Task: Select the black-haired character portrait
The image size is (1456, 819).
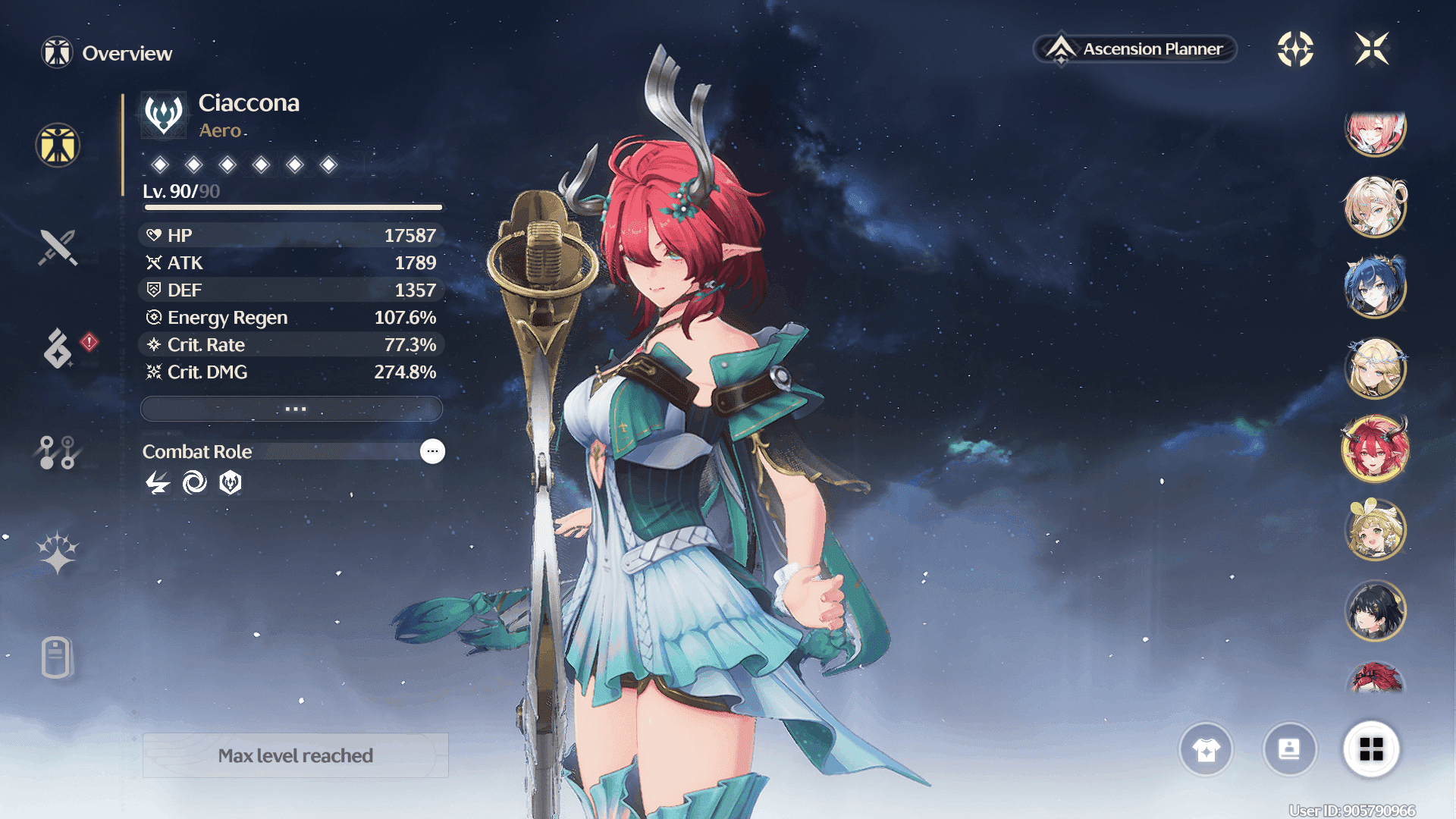Action: pos(1375,610)
